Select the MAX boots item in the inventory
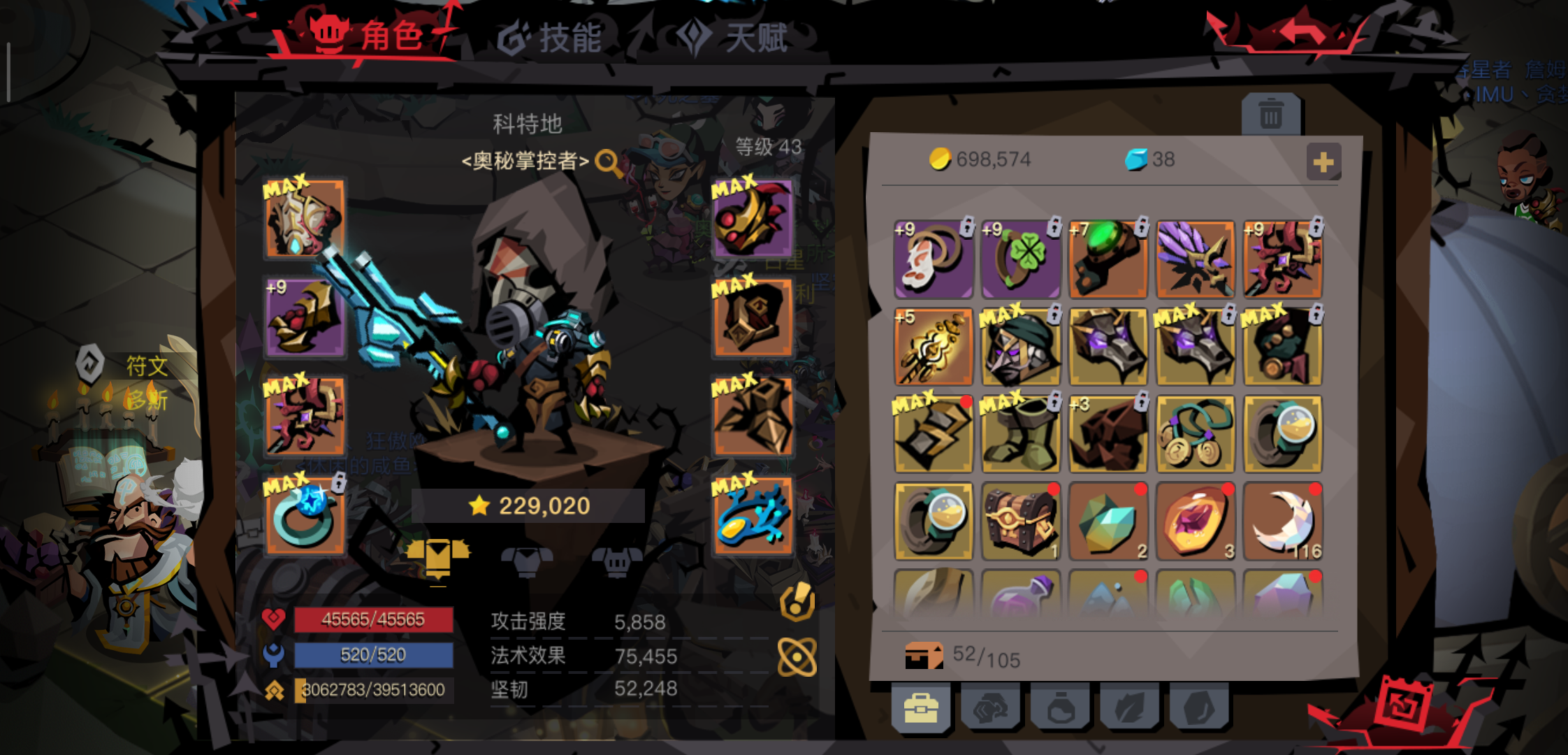1568x755 pixels. coord(1020,433)
